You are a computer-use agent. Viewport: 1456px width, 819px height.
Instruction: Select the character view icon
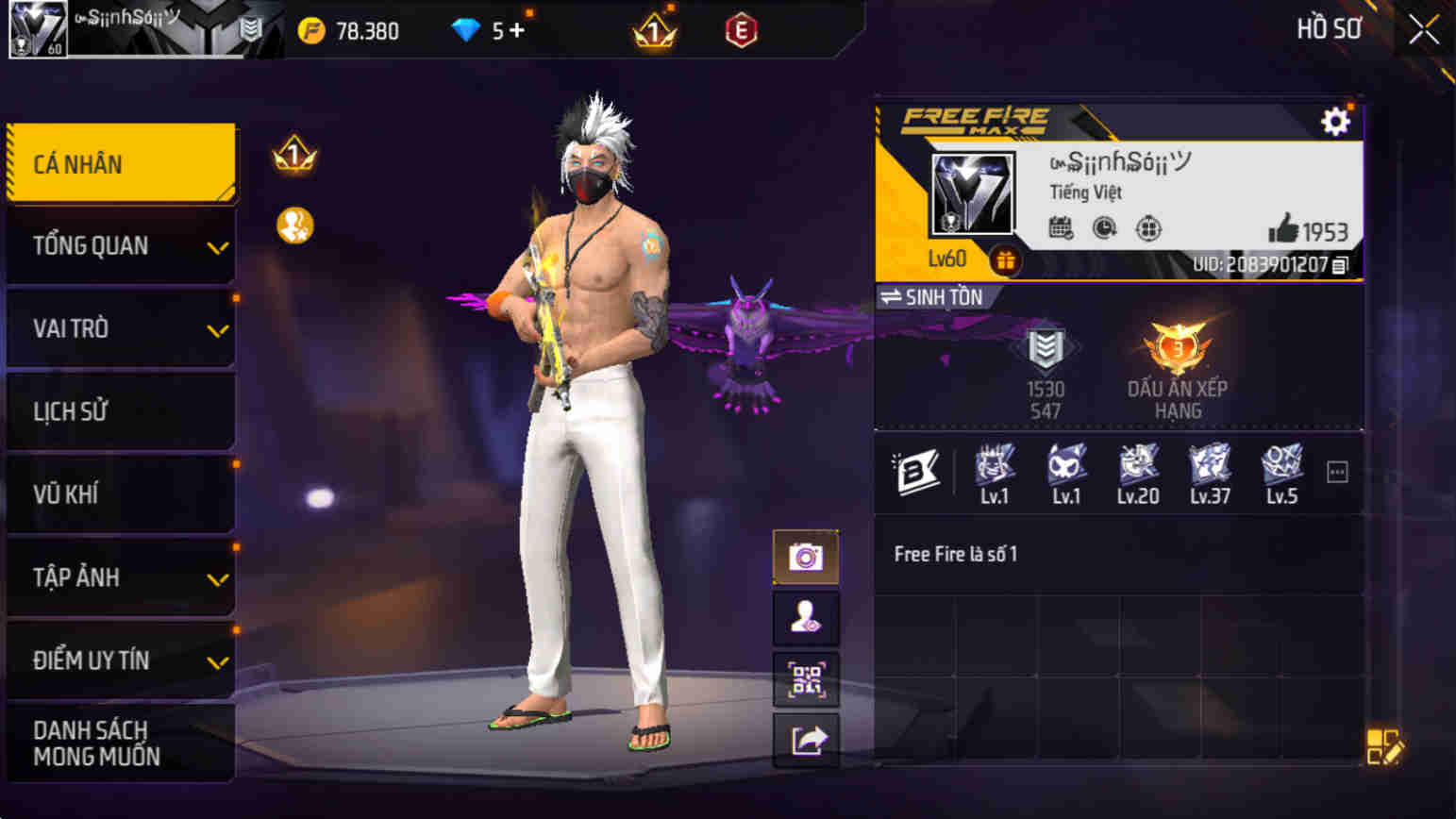tap(806, 619)
